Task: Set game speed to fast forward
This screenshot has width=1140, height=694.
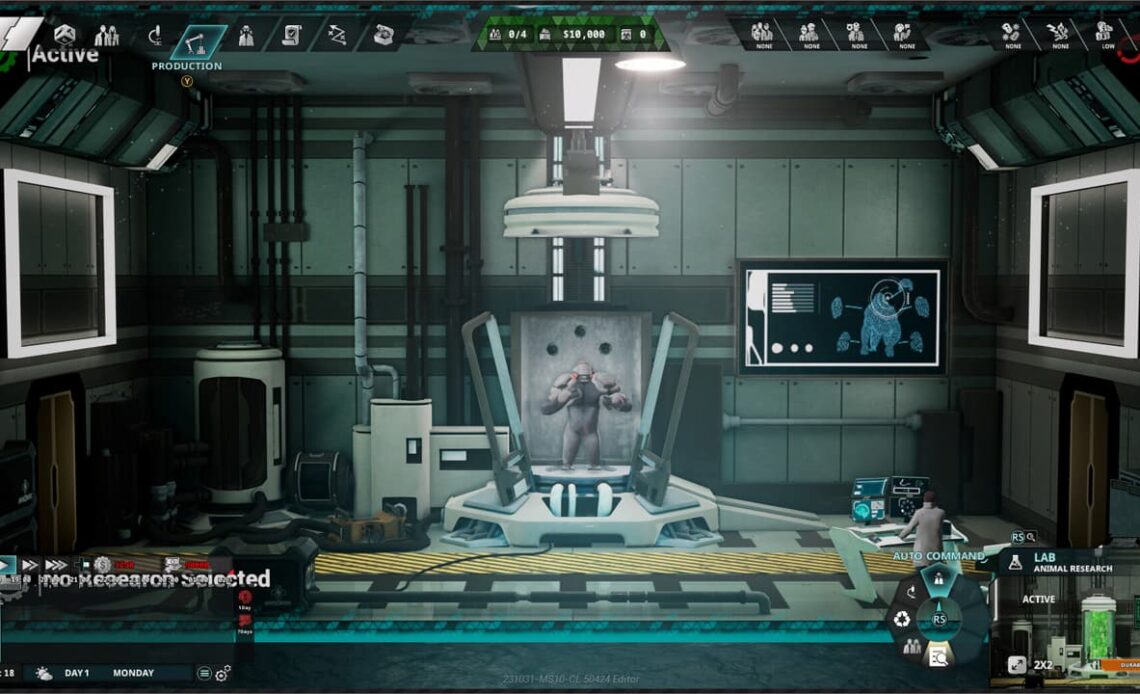Action: 30,564
